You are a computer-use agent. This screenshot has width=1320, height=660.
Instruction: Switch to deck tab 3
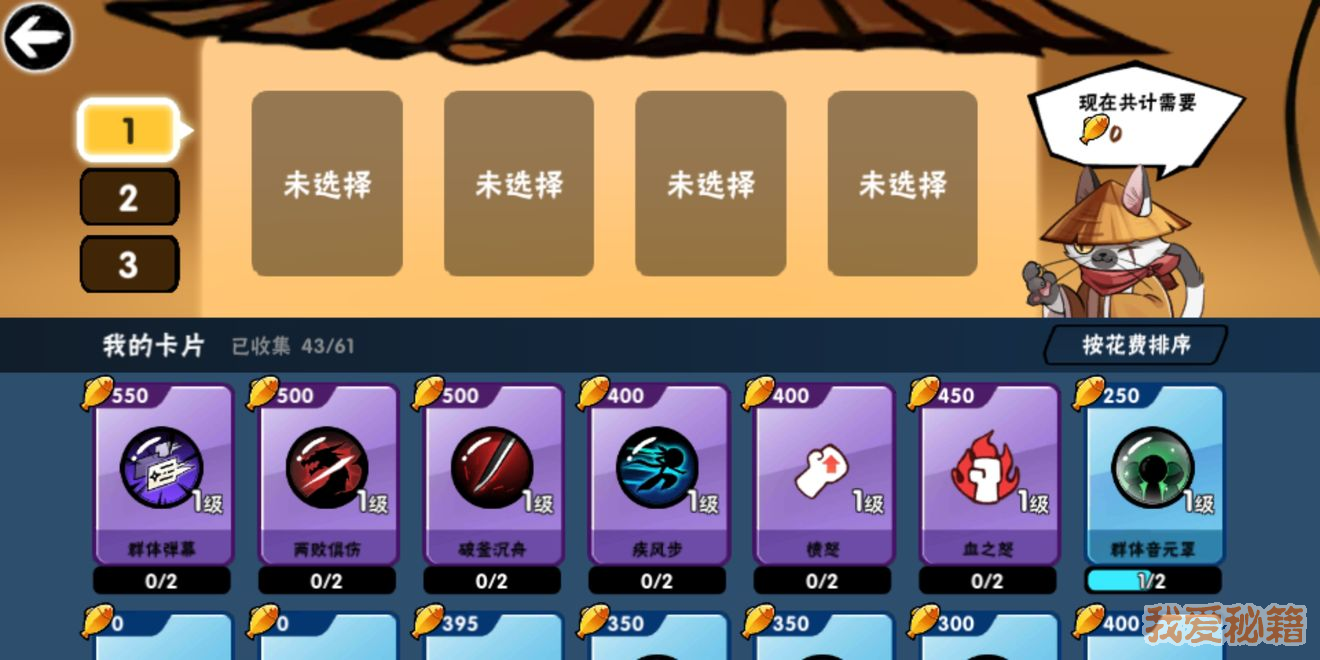pos(128,264)
